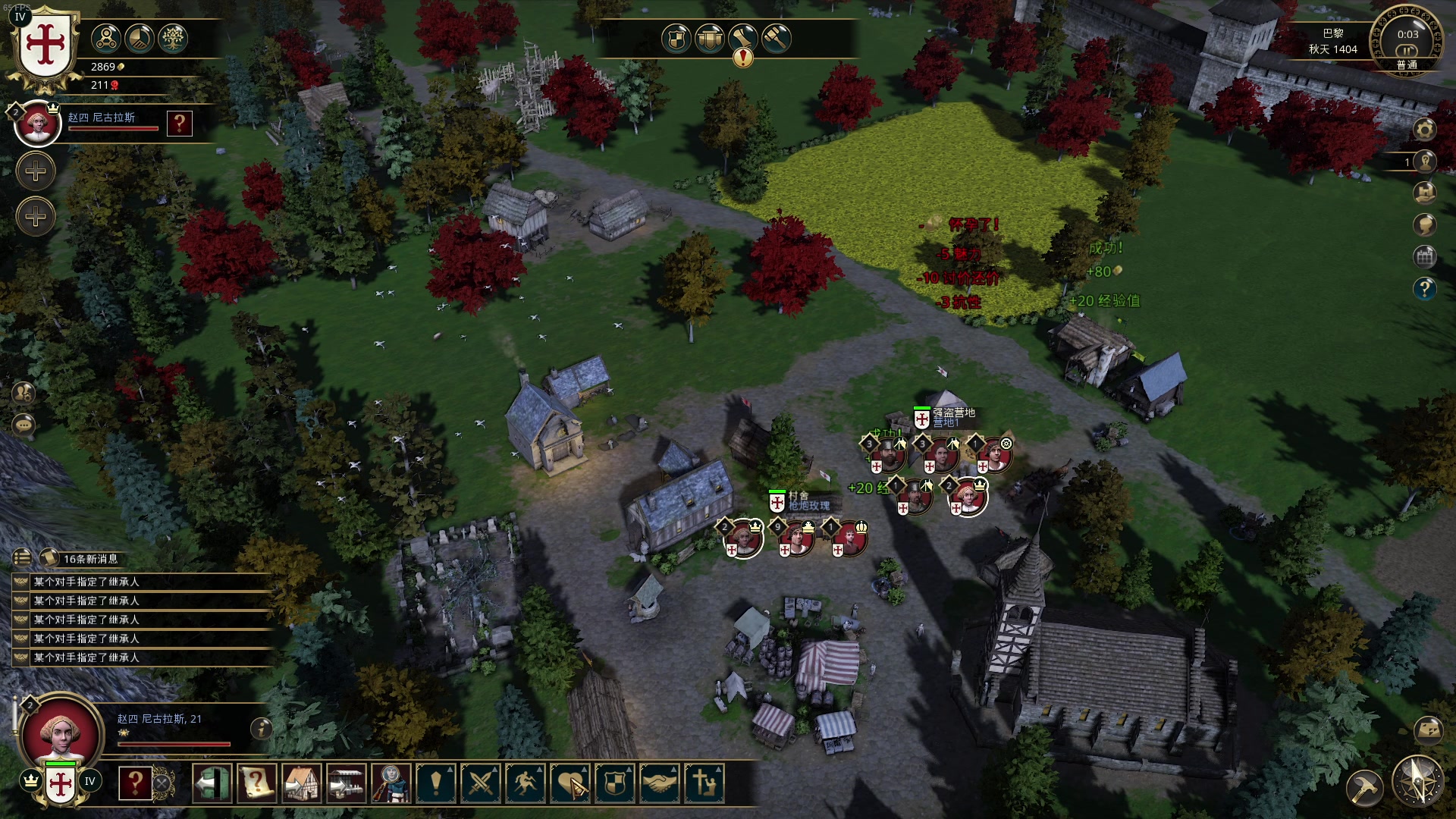Click the family tree icon
Image resolution: width=1456 pixels, height=819 pixels.
pyautogui.click(x=173, y=39)
